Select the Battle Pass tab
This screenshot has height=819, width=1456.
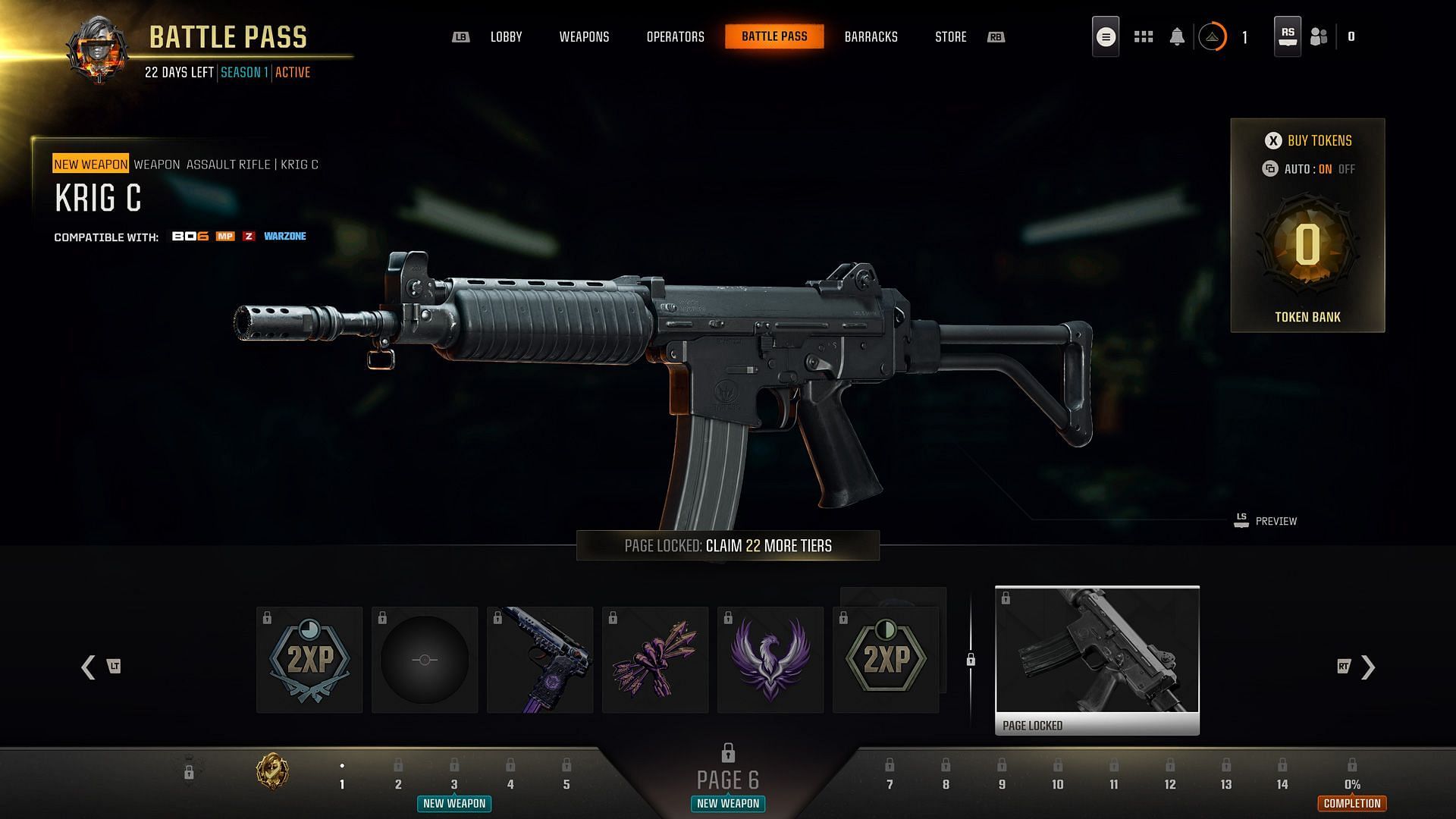(774, 36)
